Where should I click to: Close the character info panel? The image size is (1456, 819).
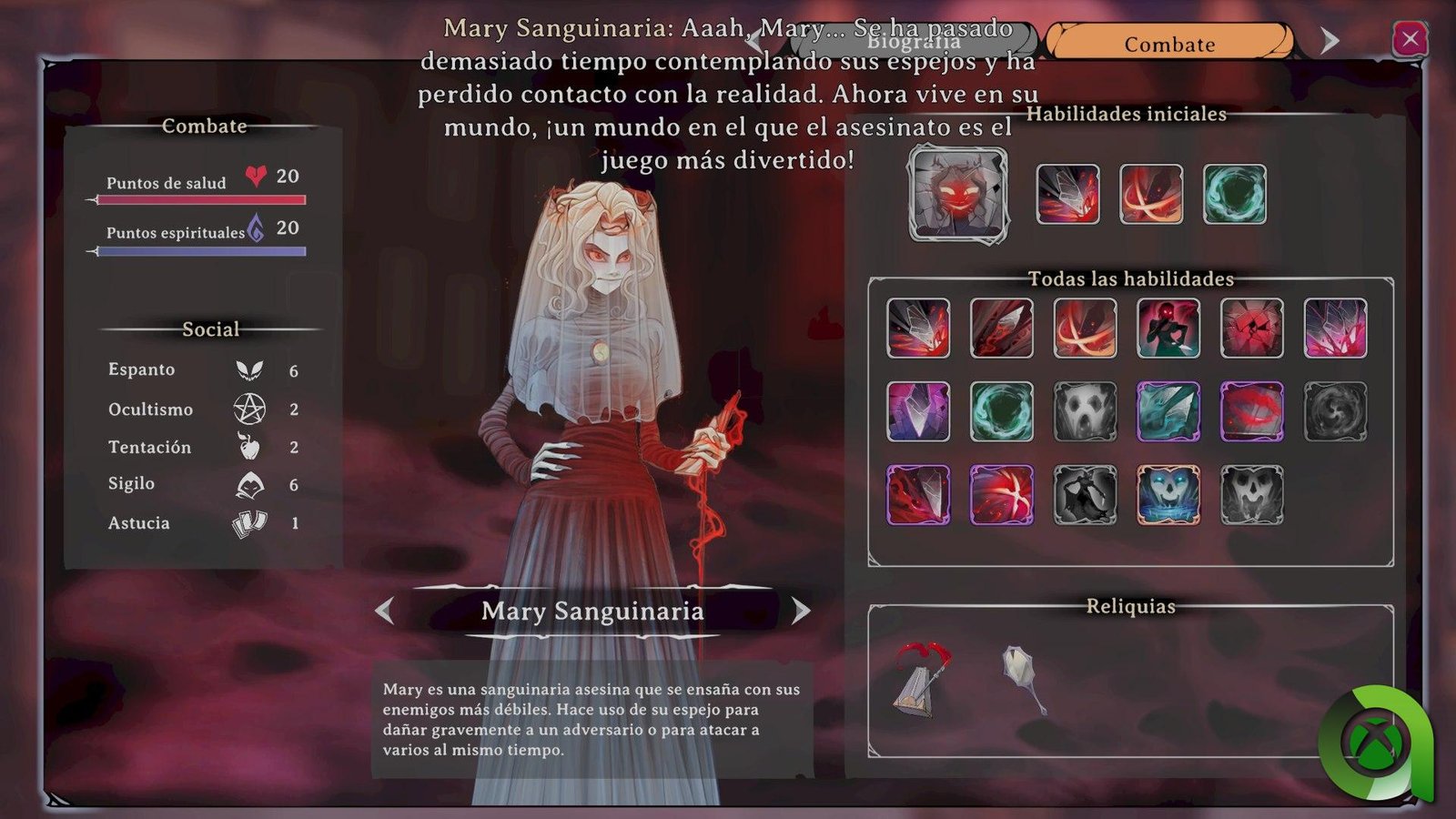click(1410, 39)
